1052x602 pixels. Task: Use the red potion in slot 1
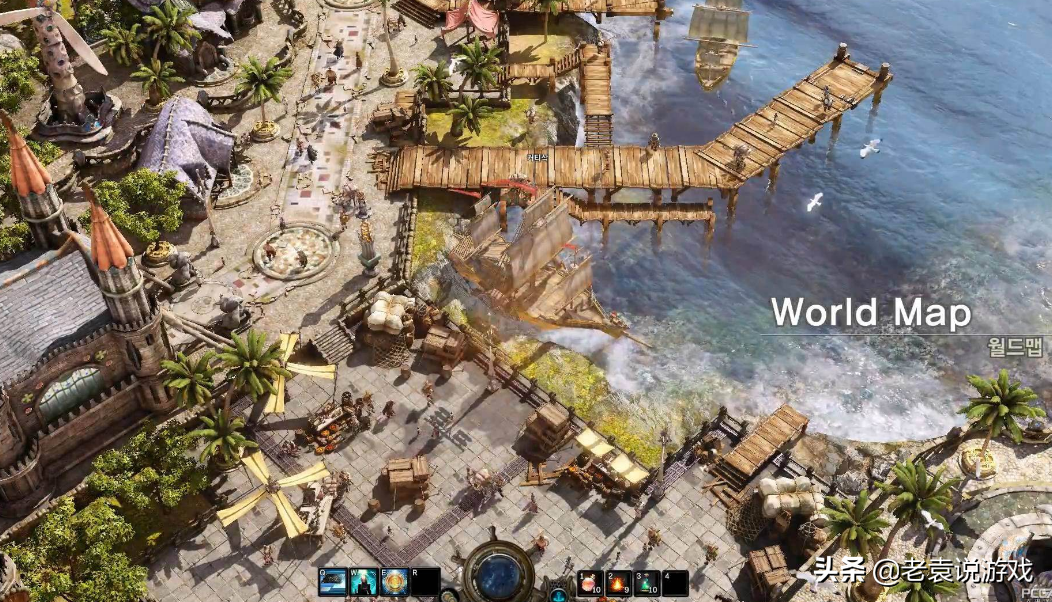click(x=590, y=582)
